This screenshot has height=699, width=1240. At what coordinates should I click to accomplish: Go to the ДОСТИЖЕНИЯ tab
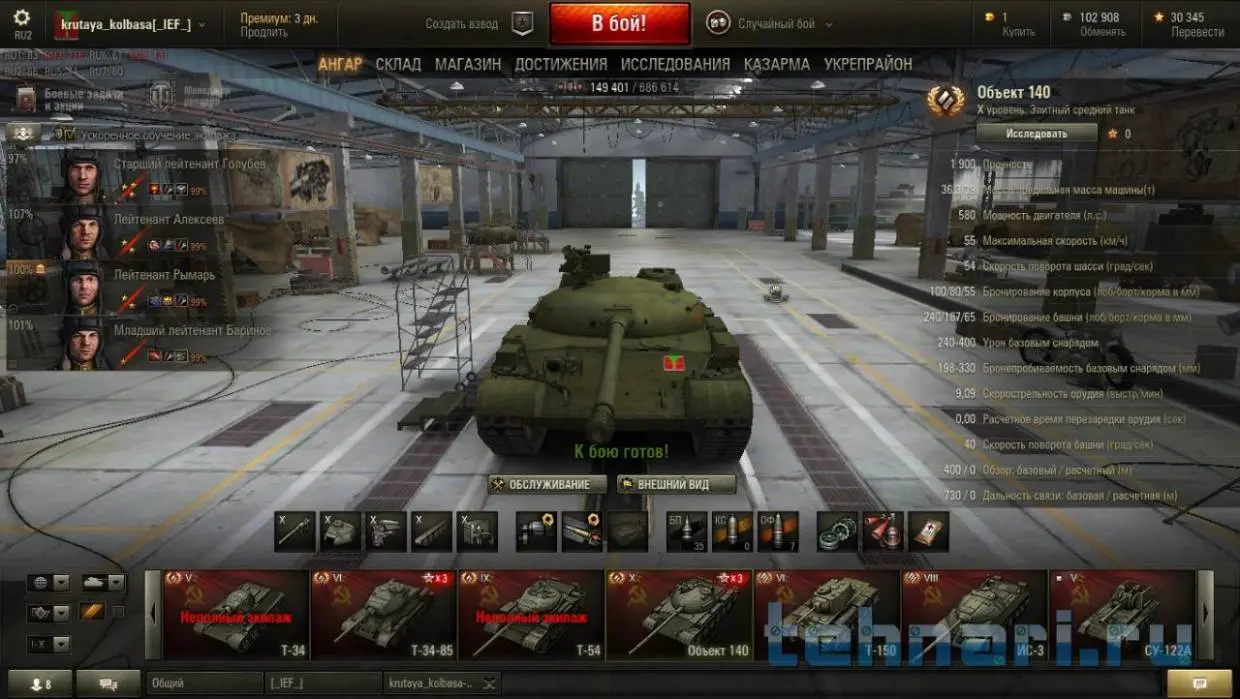560,64
